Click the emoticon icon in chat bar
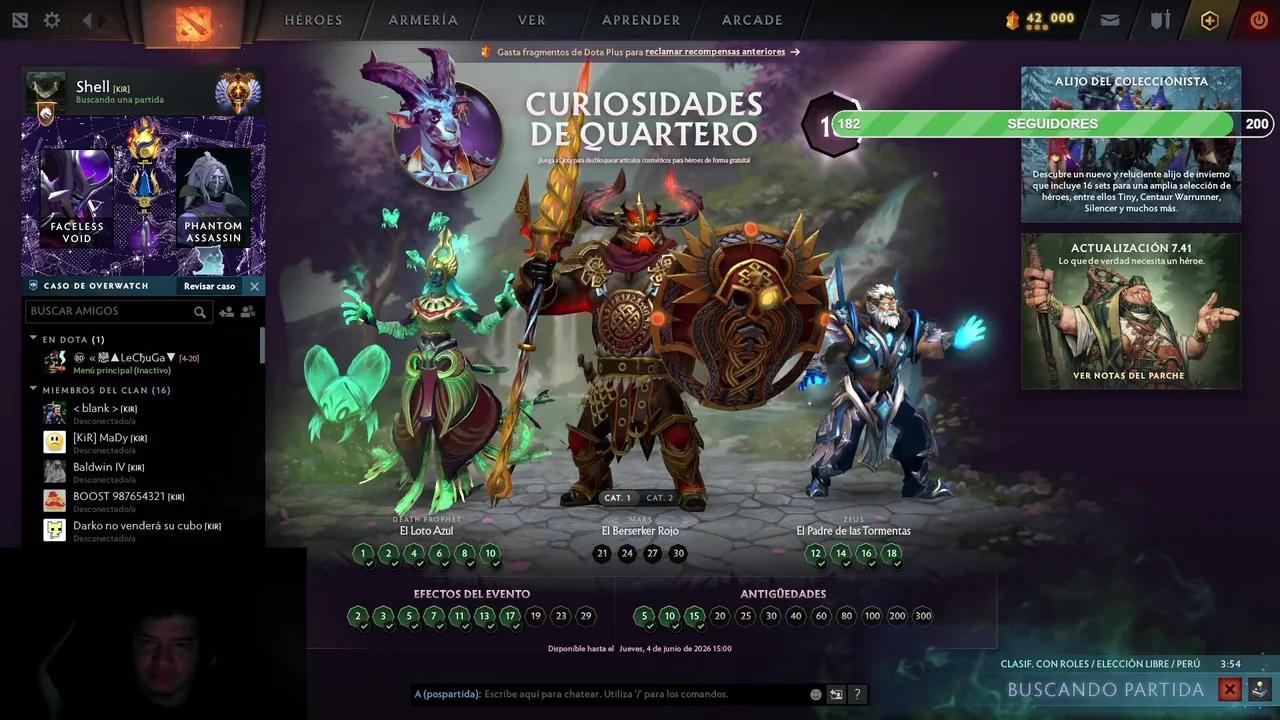The height and width of the screenshot is (720, 1280). (815, 694)
